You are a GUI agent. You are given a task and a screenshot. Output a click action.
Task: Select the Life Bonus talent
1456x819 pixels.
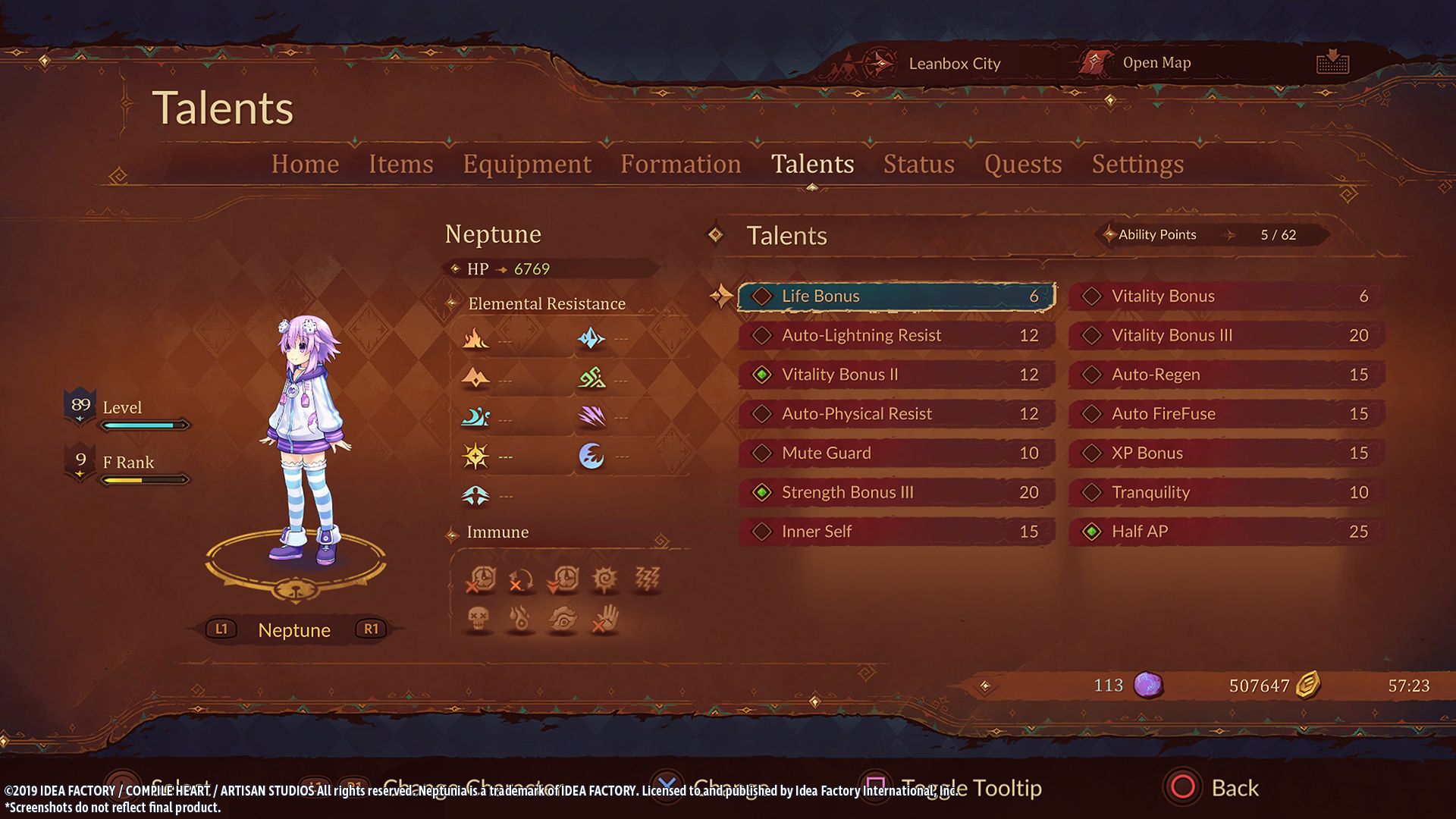pyautogui.click(x=896, y=297)
